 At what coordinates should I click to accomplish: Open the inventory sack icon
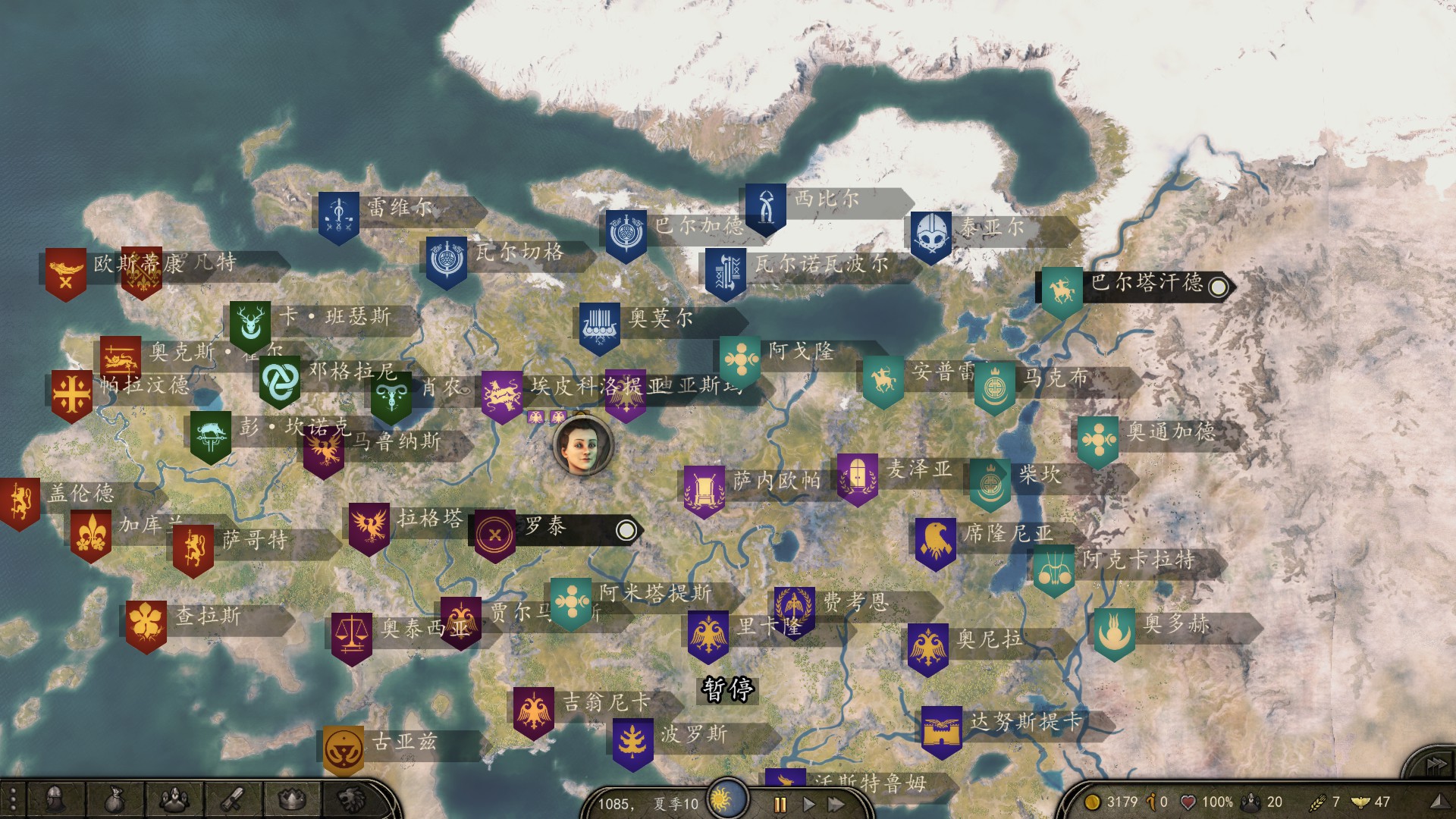[113, 799]
